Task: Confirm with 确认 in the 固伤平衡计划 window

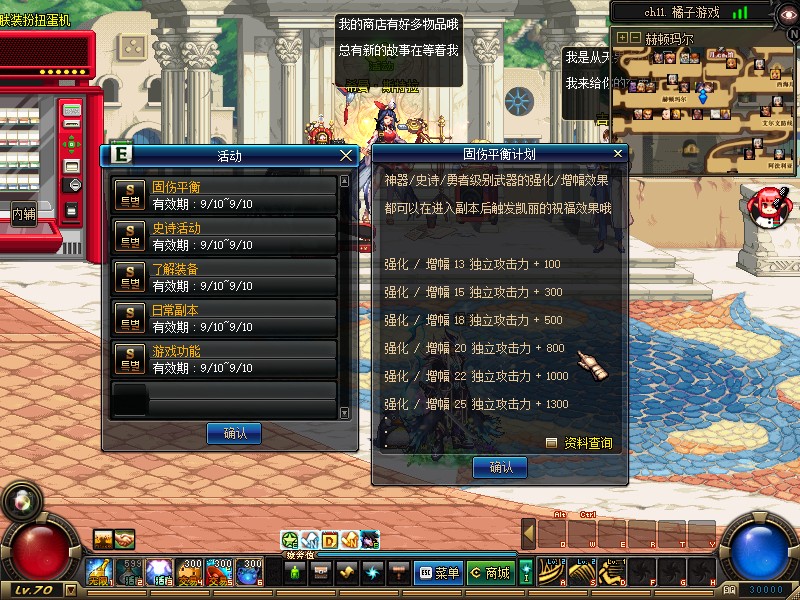Action: click(x=500, y=467)
